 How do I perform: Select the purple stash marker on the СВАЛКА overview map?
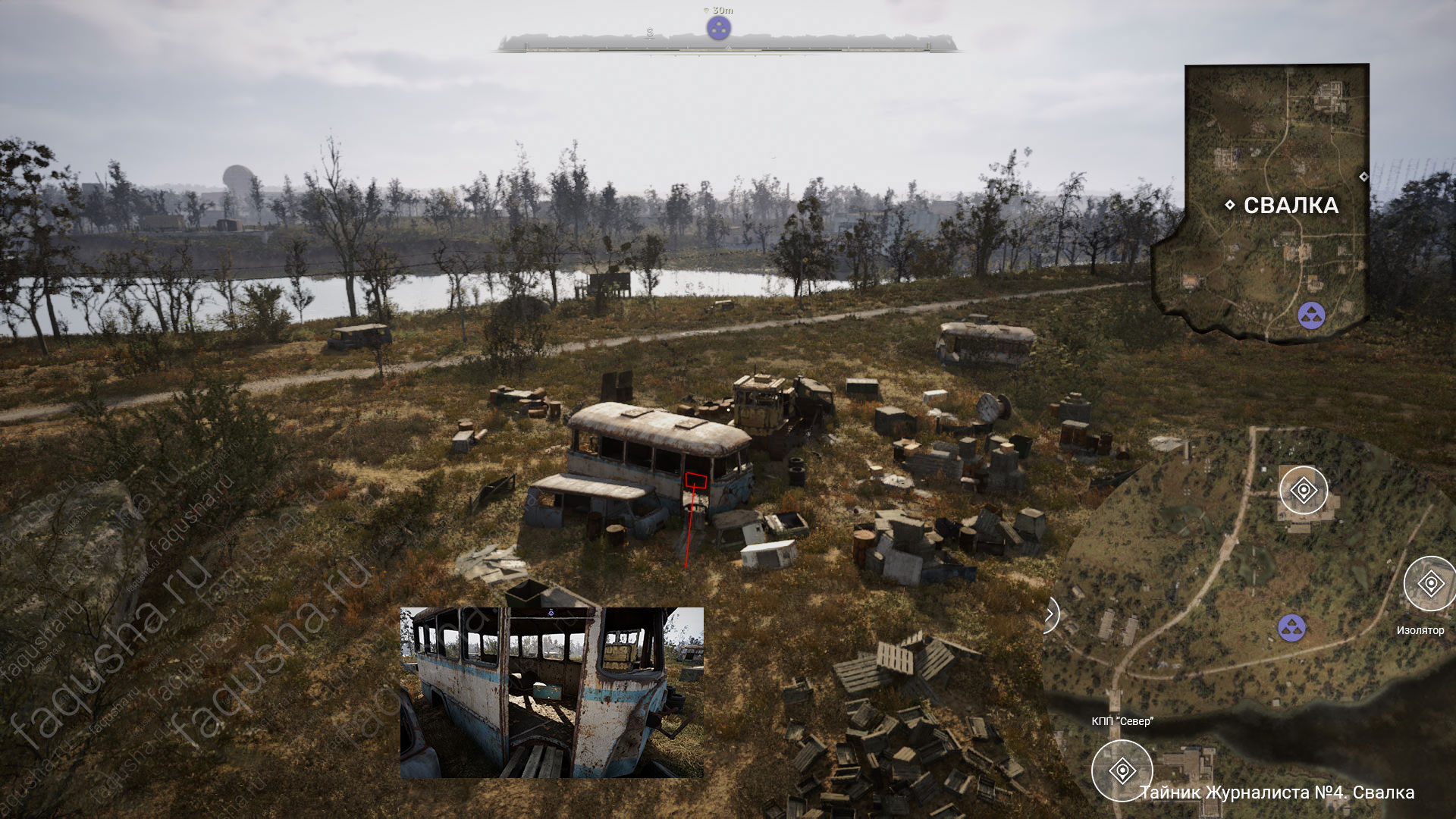(1311, 315)
